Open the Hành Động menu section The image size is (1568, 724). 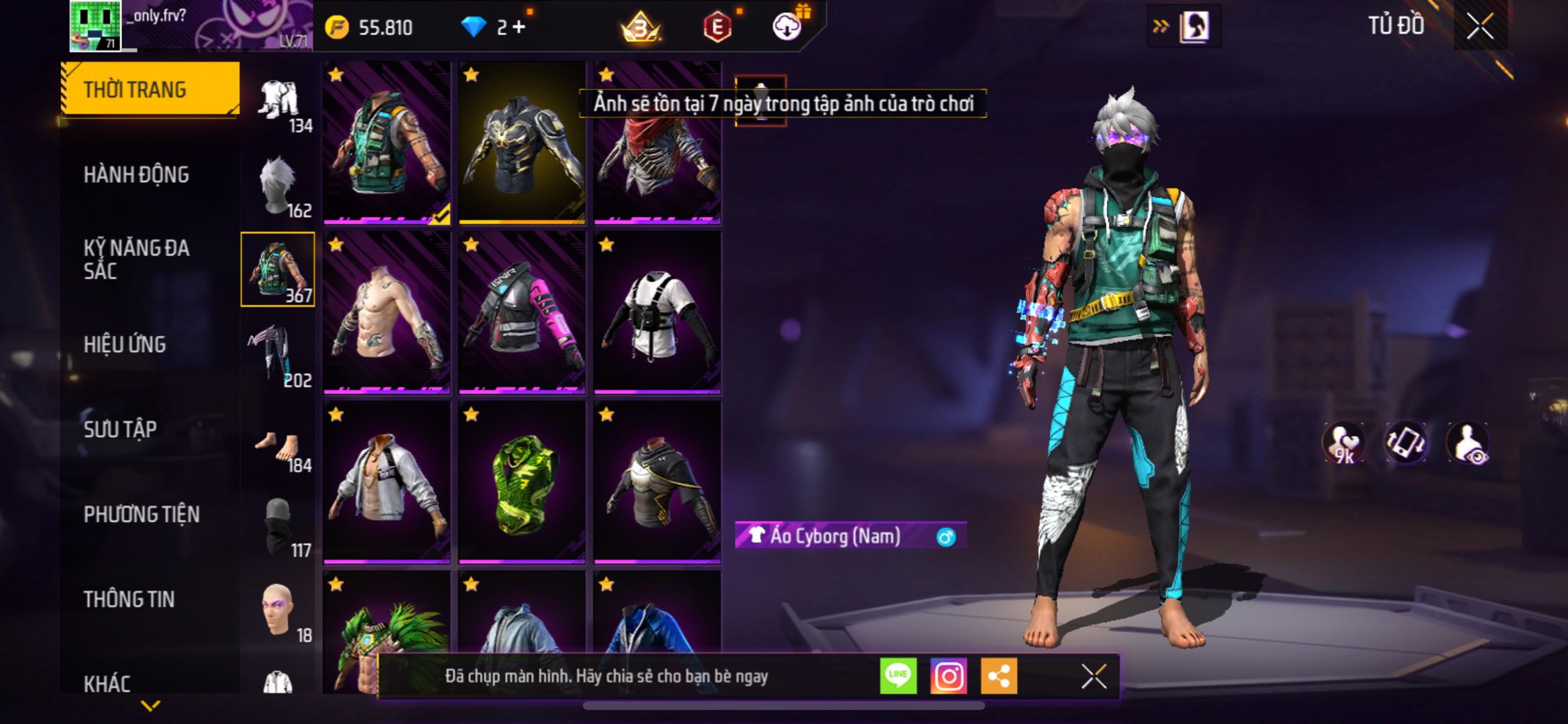(136, 174)
